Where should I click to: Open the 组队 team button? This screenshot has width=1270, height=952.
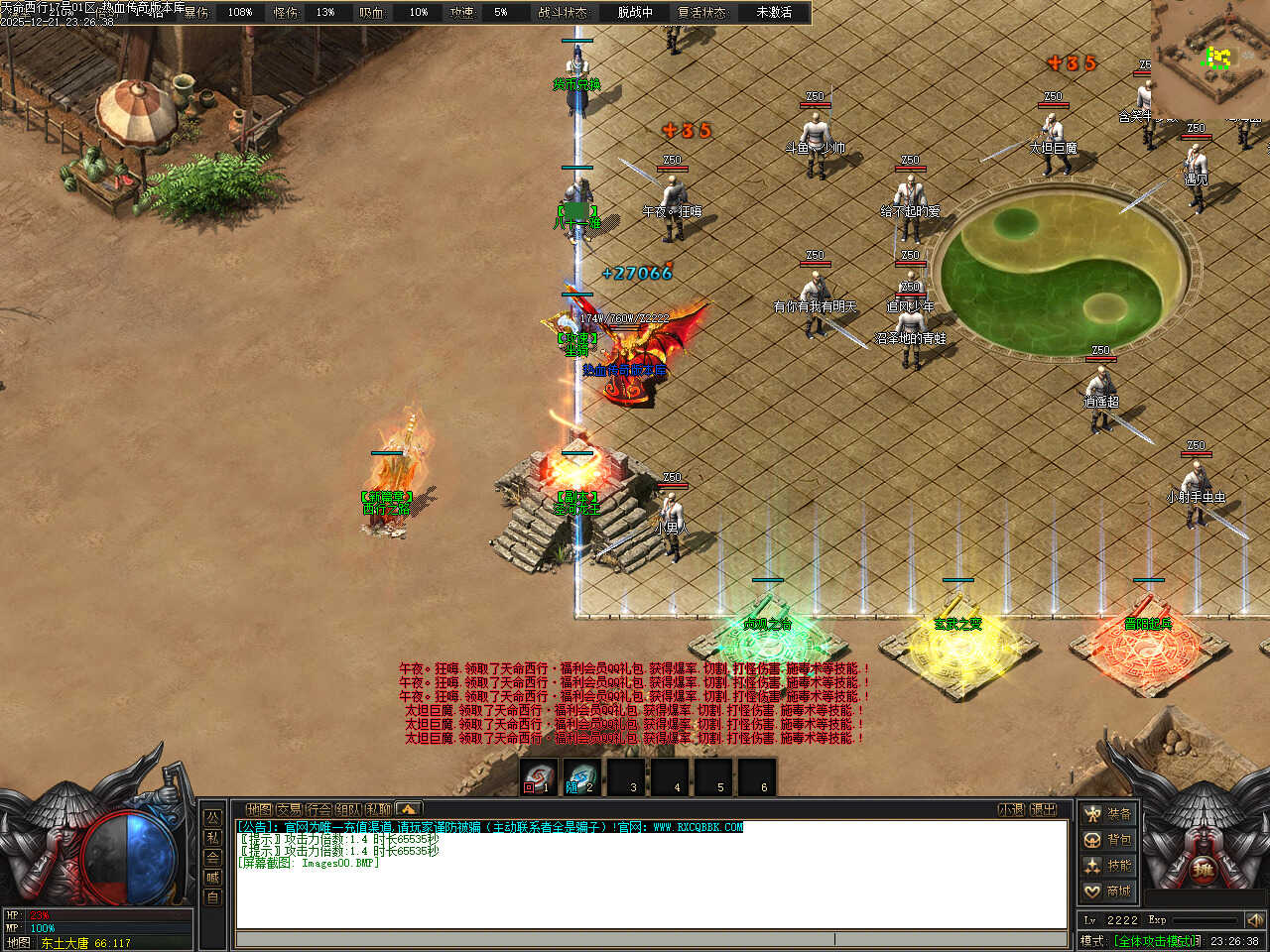pyautogui.click(x=348, y=810)
